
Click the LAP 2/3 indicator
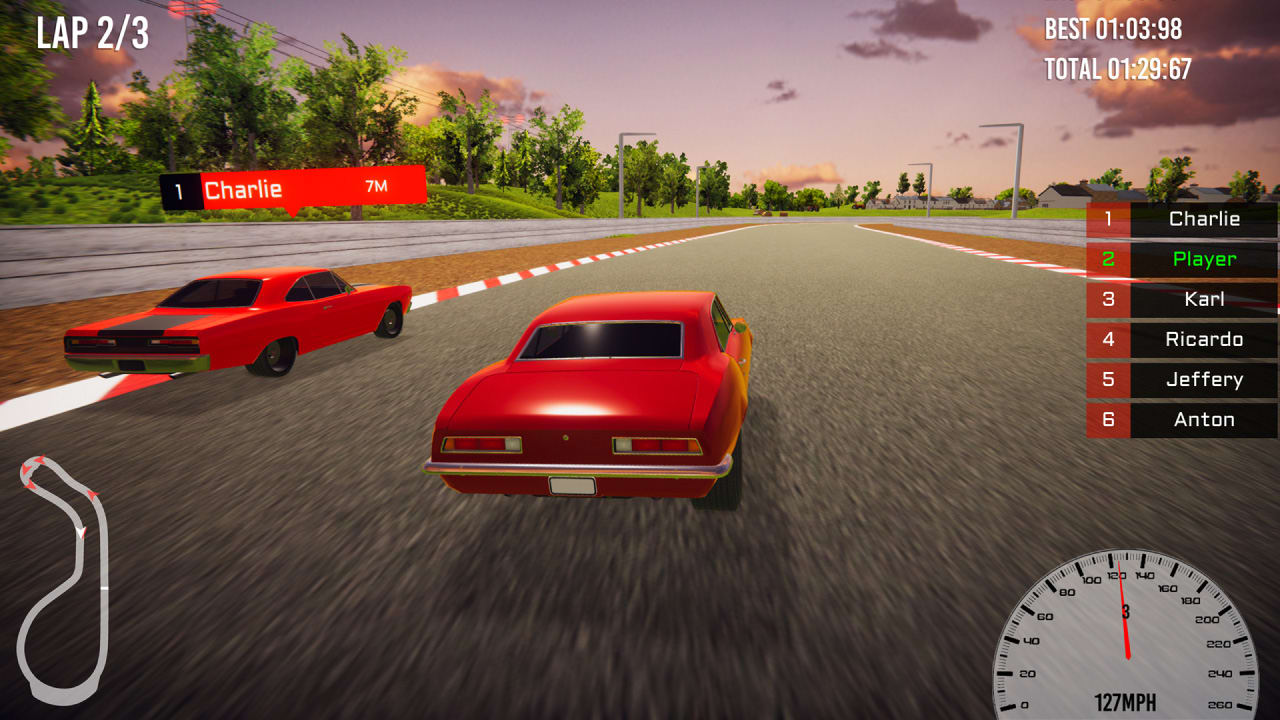click(92, 34)
